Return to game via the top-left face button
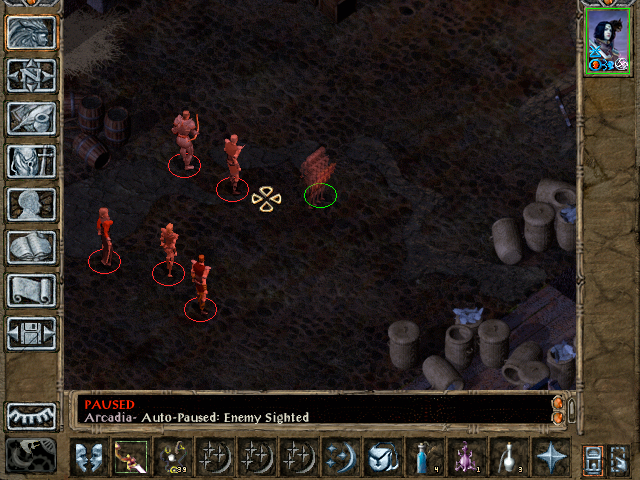The height and width of the screenshot is (480, 640). (x=31, y=32)
